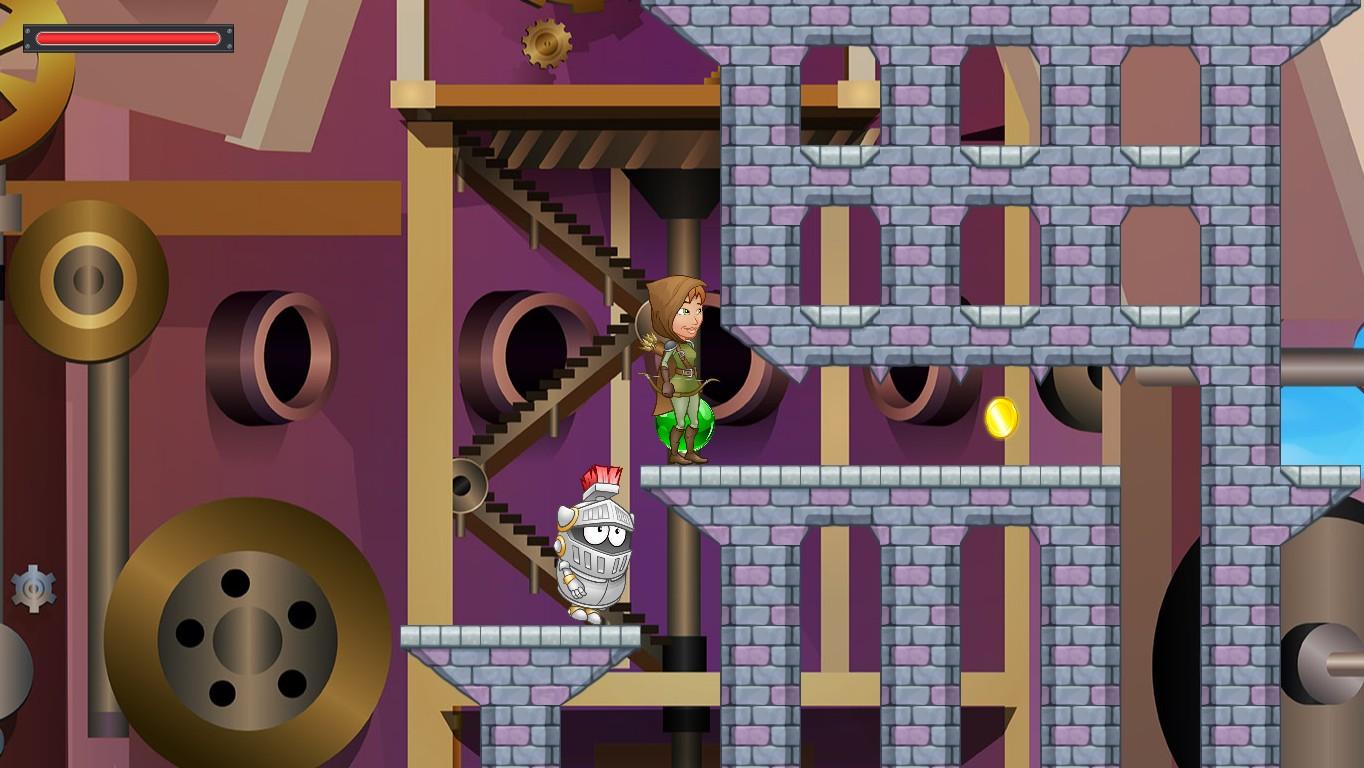Select the knight enemy with red plume
This screenshot has height=768, width=1364.
pyautogui.click(x=594, y=550)
